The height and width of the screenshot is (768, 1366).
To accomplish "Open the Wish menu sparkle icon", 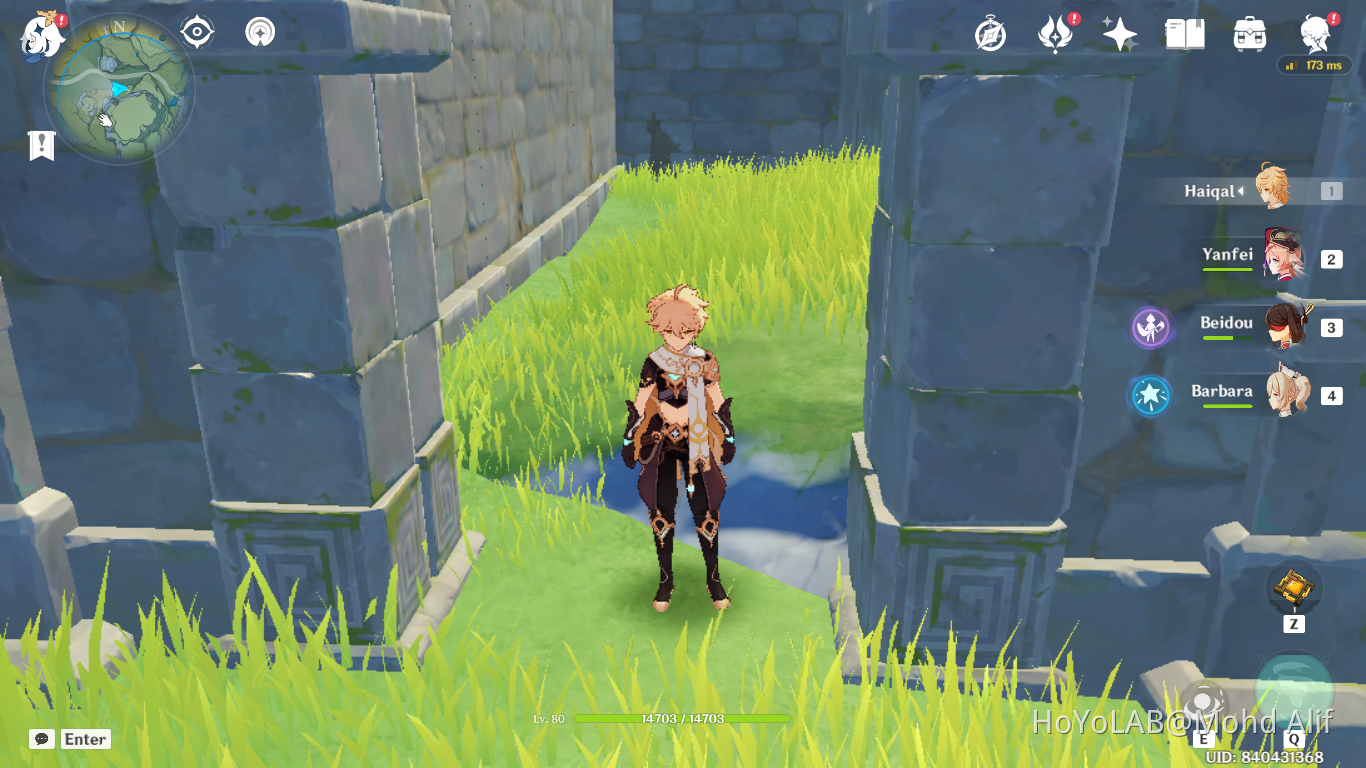I will (x=1119, y=33).
